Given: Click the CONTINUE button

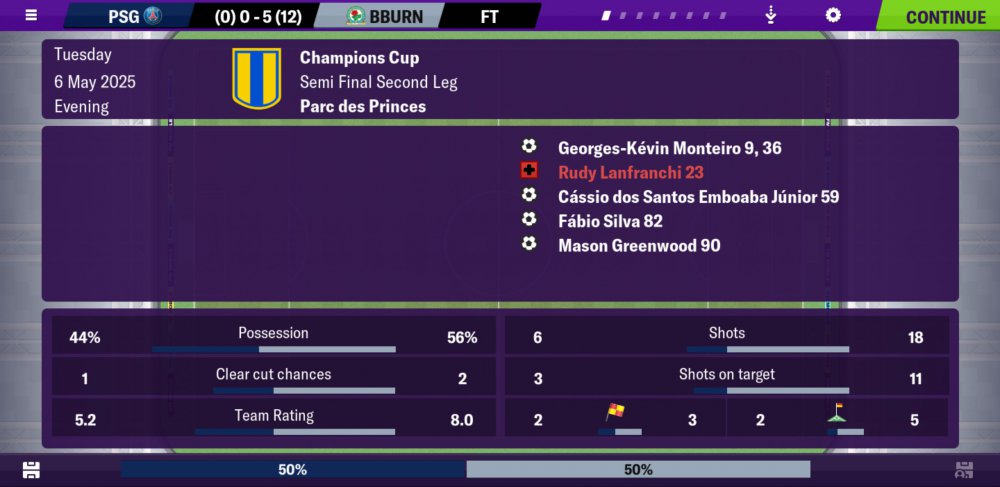Looking at the screenshot, I should pyautogui.click(x=944, y=16).
